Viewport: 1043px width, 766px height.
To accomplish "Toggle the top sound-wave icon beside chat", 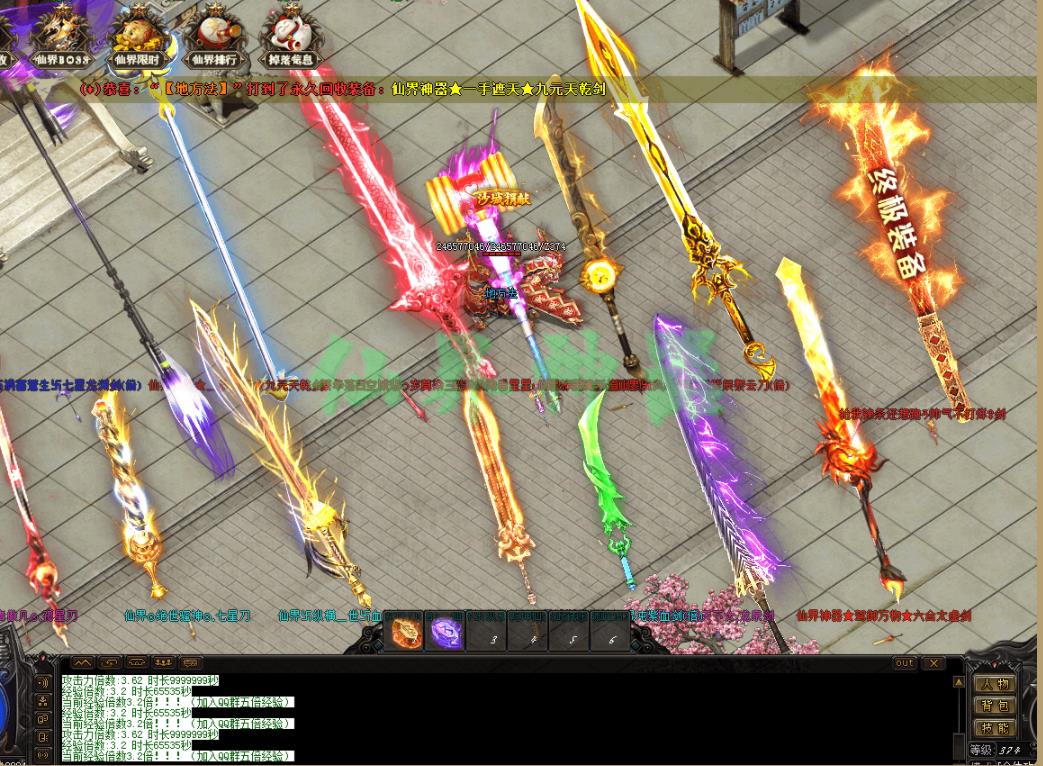I will pos(43,683).
